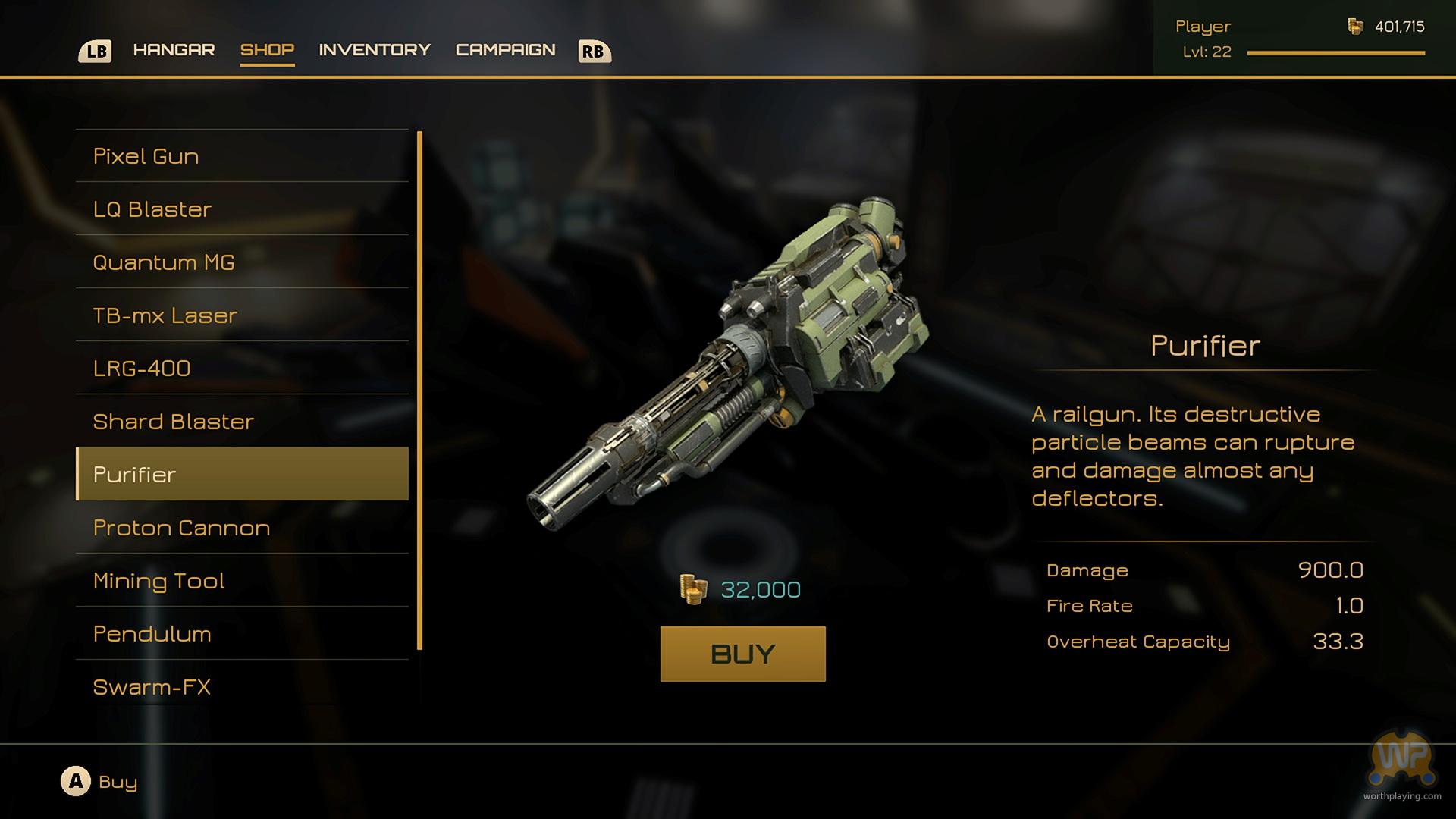Select Swarm-FX from the list
Screen dimensions: 1456x819
[242, 687]
